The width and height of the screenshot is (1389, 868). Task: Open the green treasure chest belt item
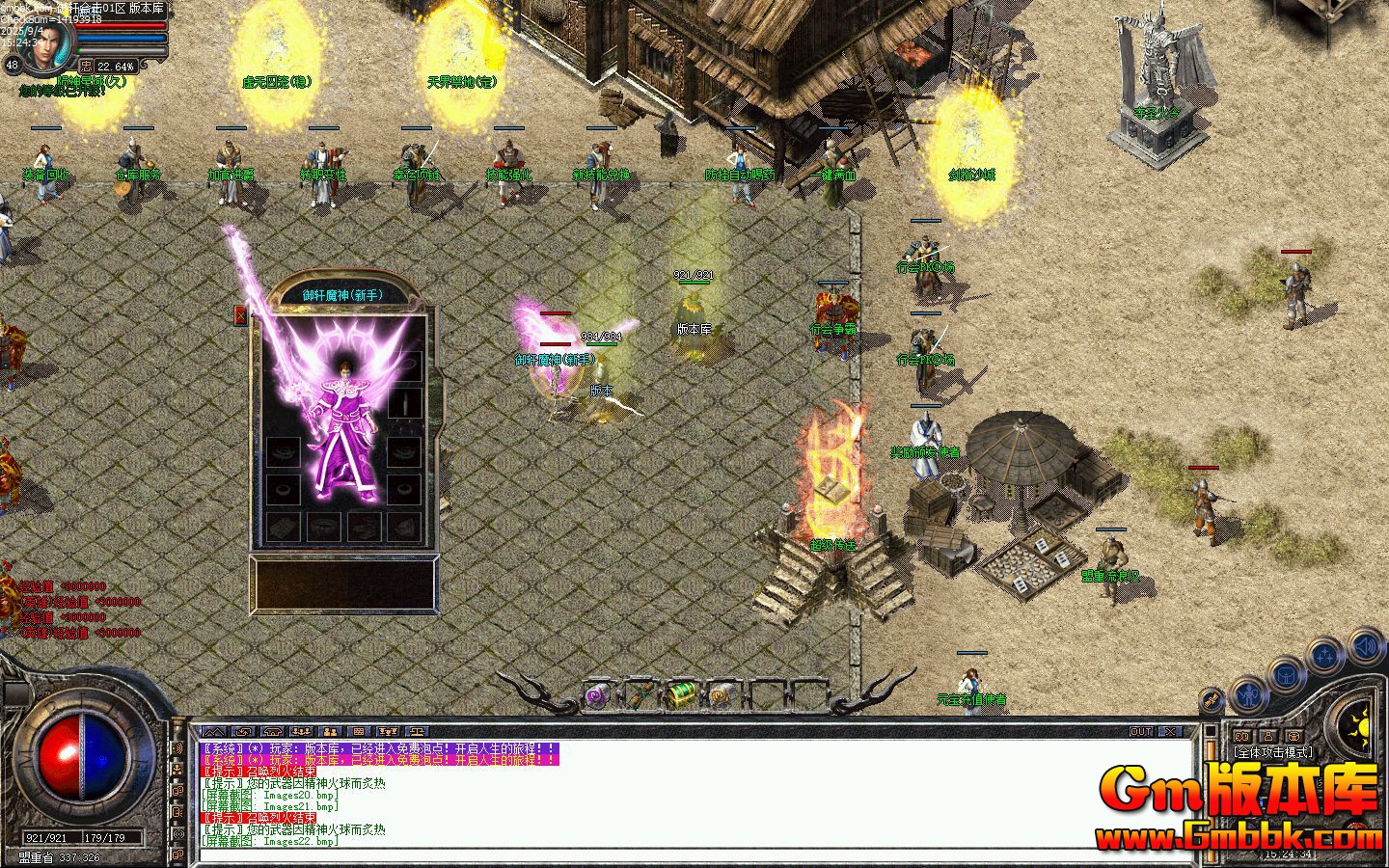681,693
